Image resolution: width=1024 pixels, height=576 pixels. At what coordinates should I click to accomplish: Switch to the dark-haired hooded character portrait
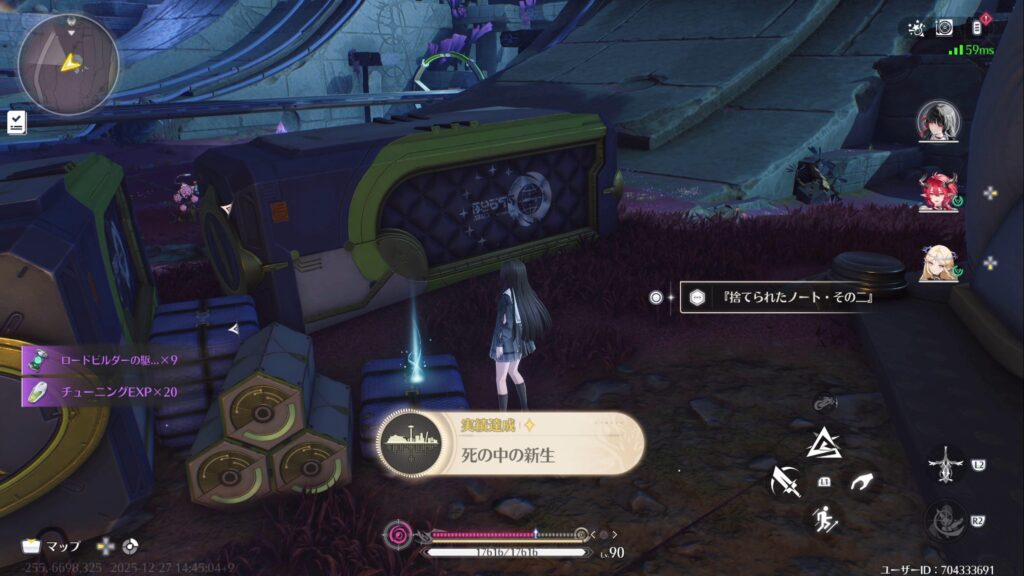pos(937,120)
